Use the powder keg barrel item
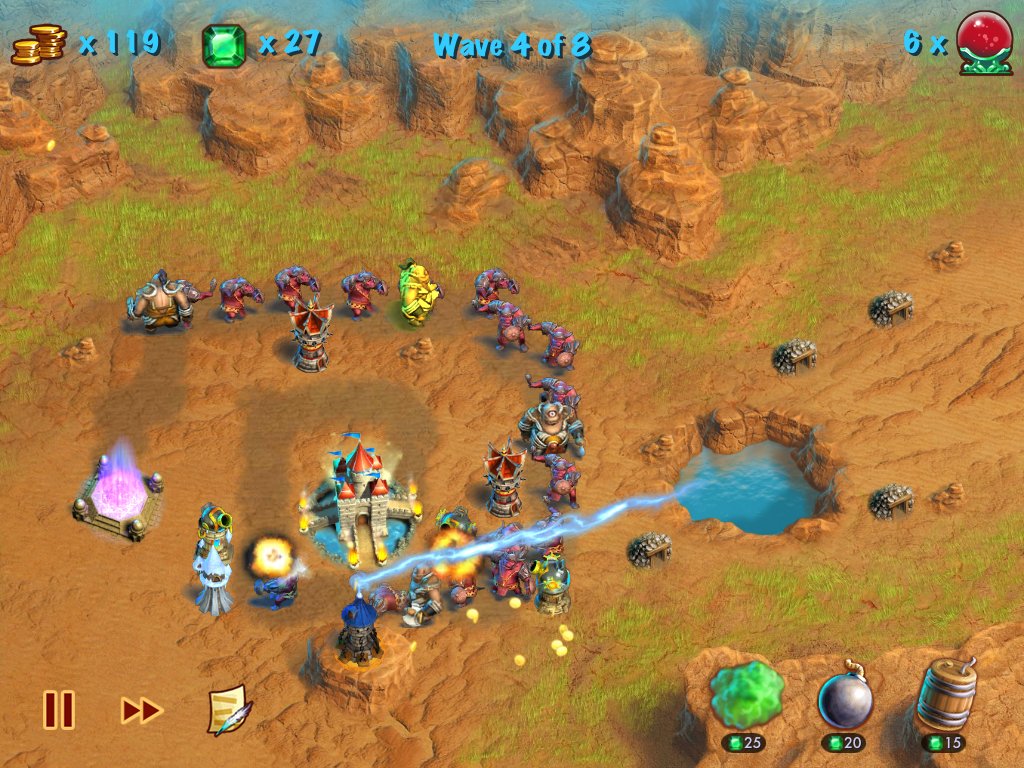This screenshot has height=768, width=1024. coord(945,695)
